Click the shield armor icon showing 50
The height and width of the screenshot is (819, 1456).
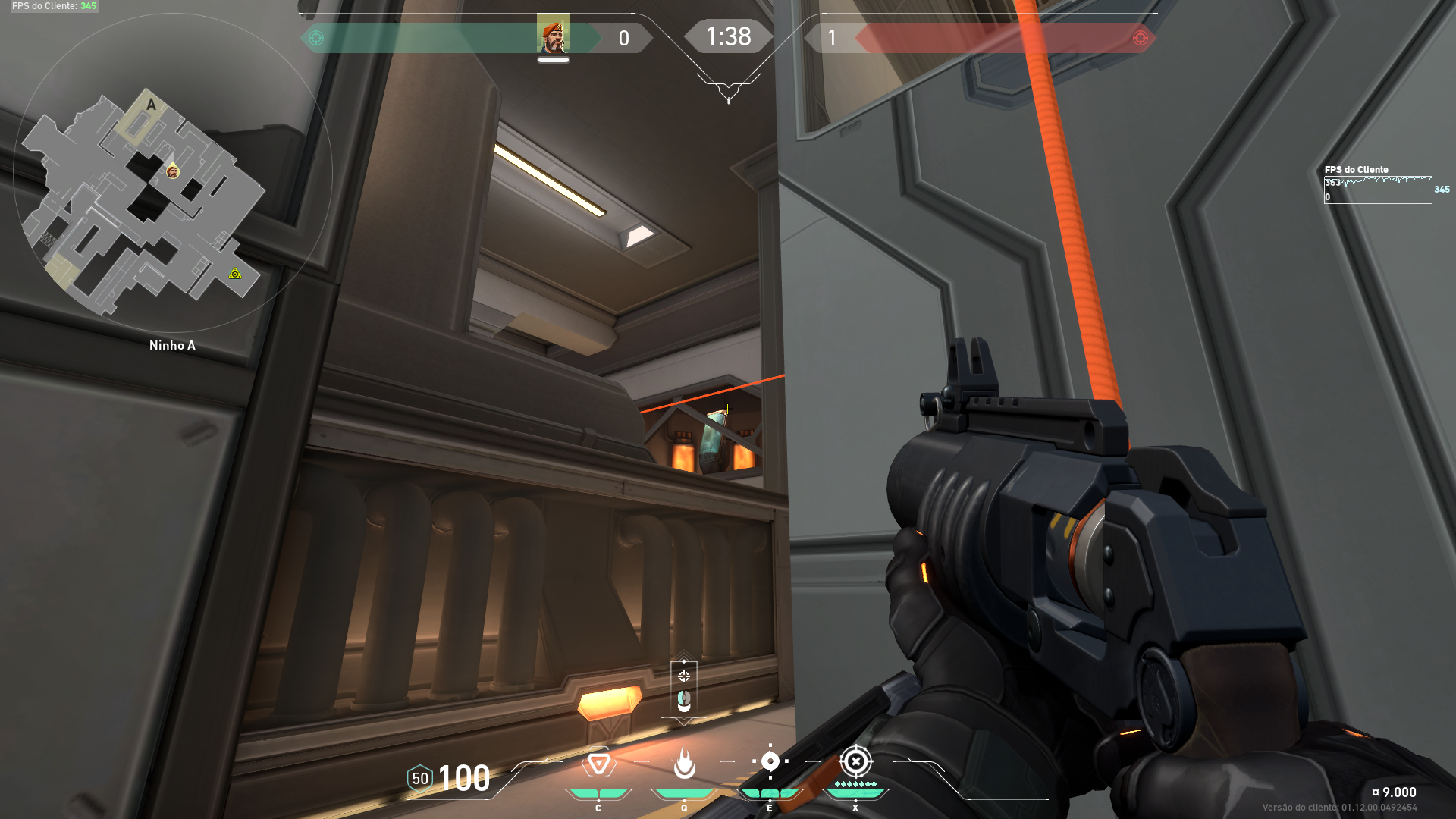pyautogui.click(x=419, y=778)
